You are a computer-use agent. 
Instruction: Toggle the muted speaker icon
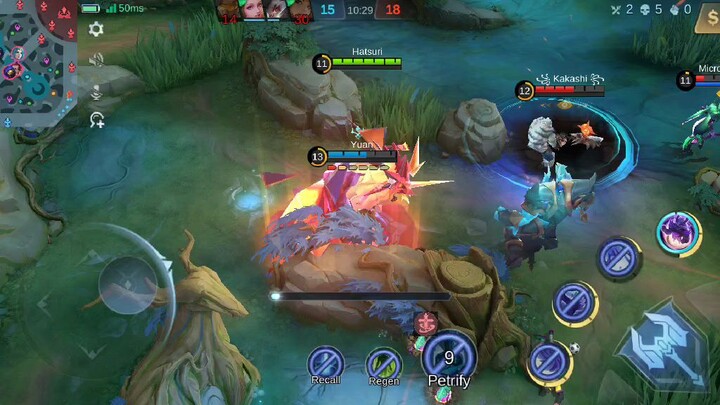96,60
